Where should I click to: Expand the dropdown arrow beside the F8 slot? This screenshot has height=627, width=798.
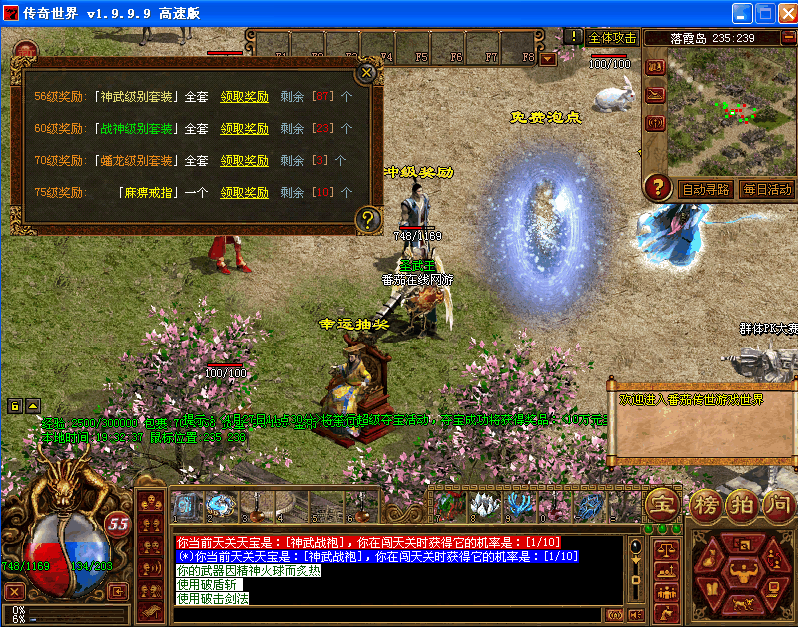pyautogui.click(x=547, y=58)
